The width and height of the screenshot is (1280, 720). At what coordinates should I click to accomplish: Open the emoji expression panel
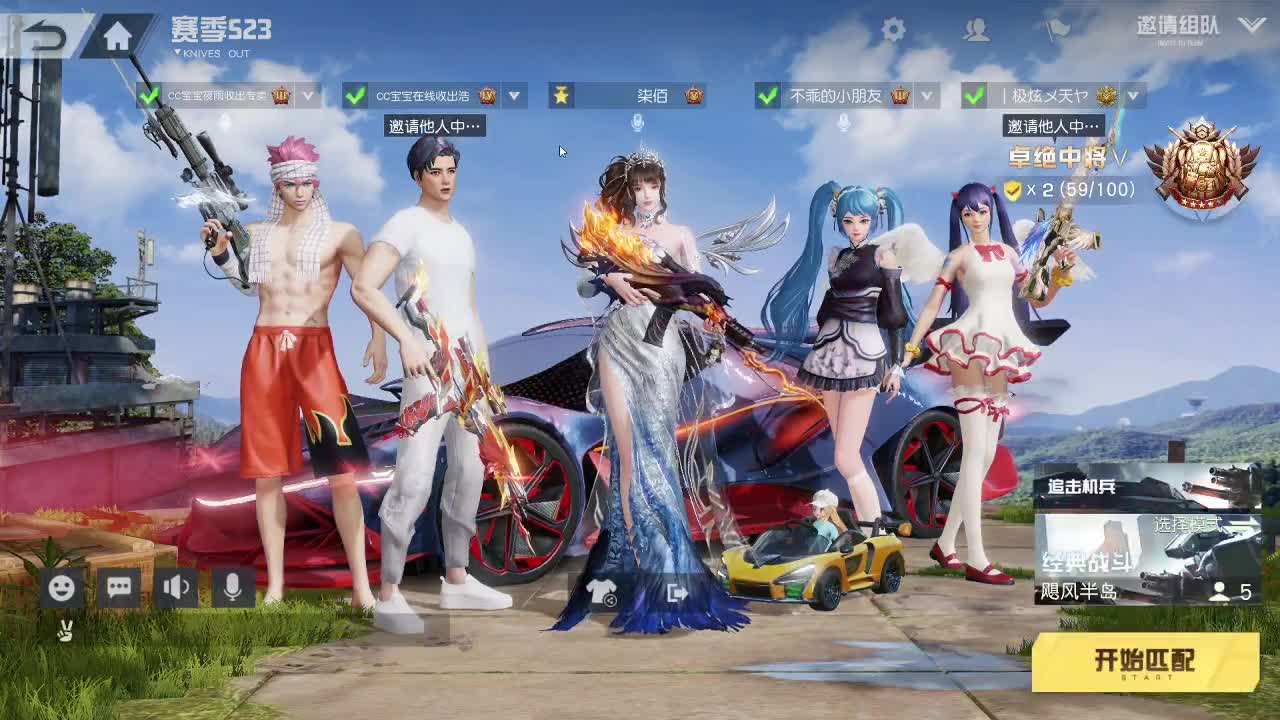[x=60, y=588]
